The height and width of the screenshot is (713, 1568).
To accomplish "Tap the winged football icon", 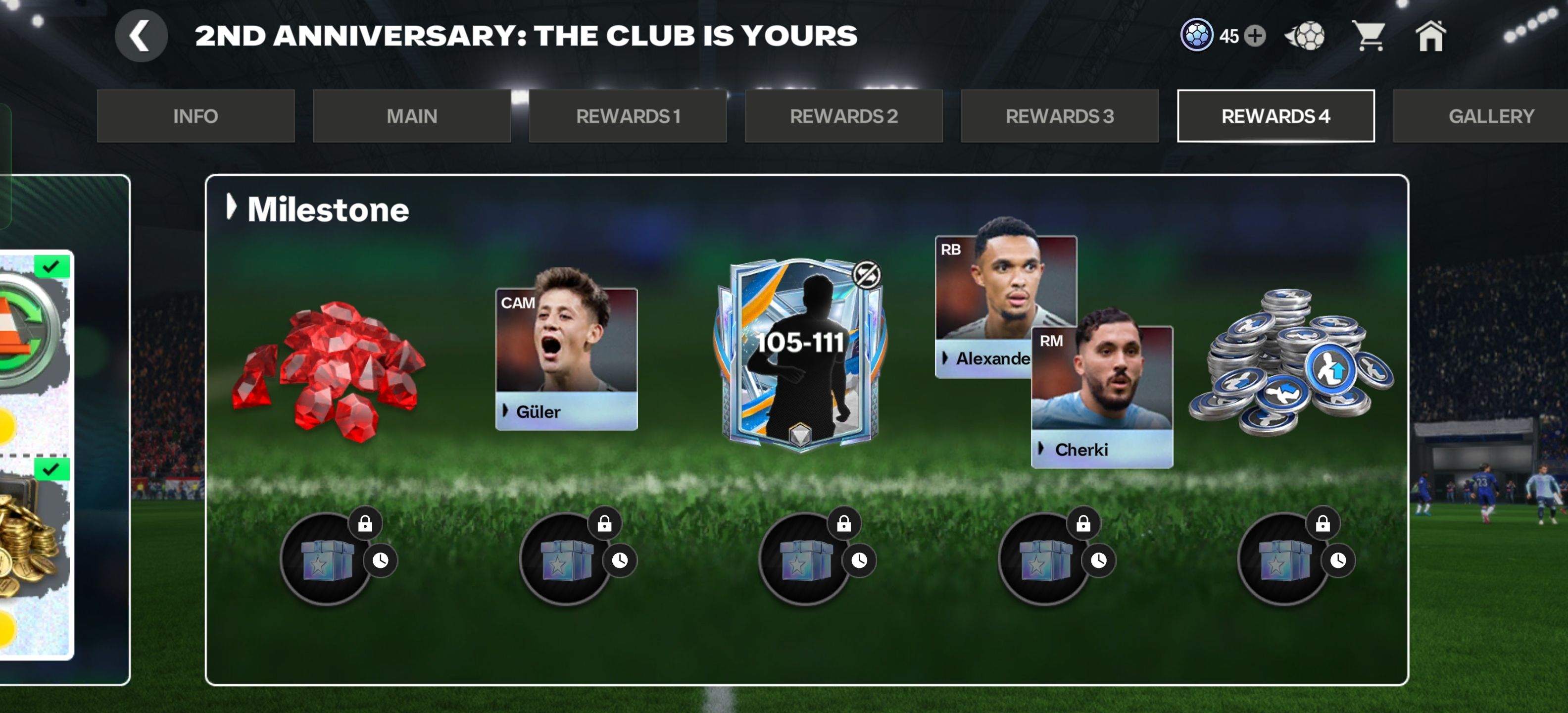I will (1306, 36).
